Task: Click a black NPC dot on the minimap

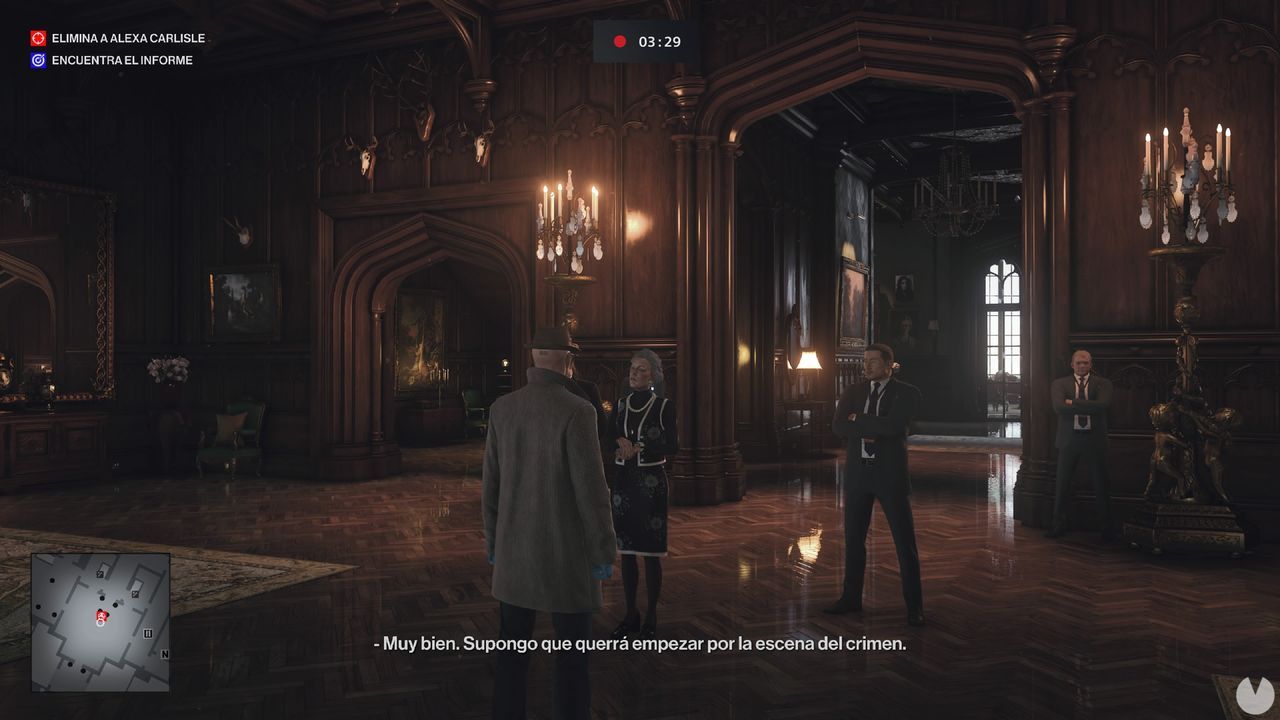Action: point(51,579)
